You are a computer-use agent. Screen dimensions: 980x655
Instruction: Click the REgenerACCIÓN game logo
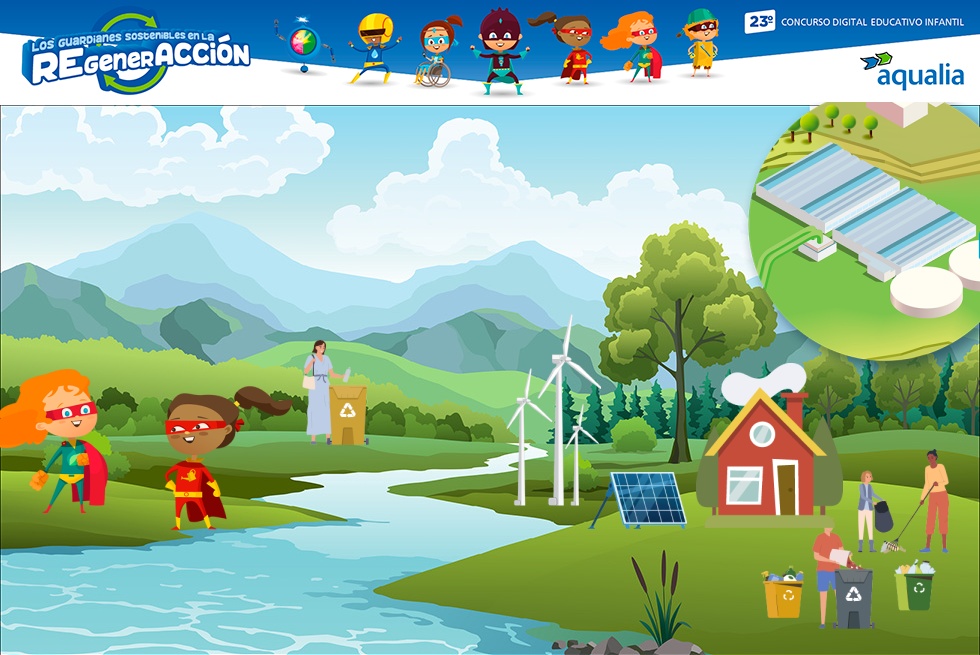136,54
